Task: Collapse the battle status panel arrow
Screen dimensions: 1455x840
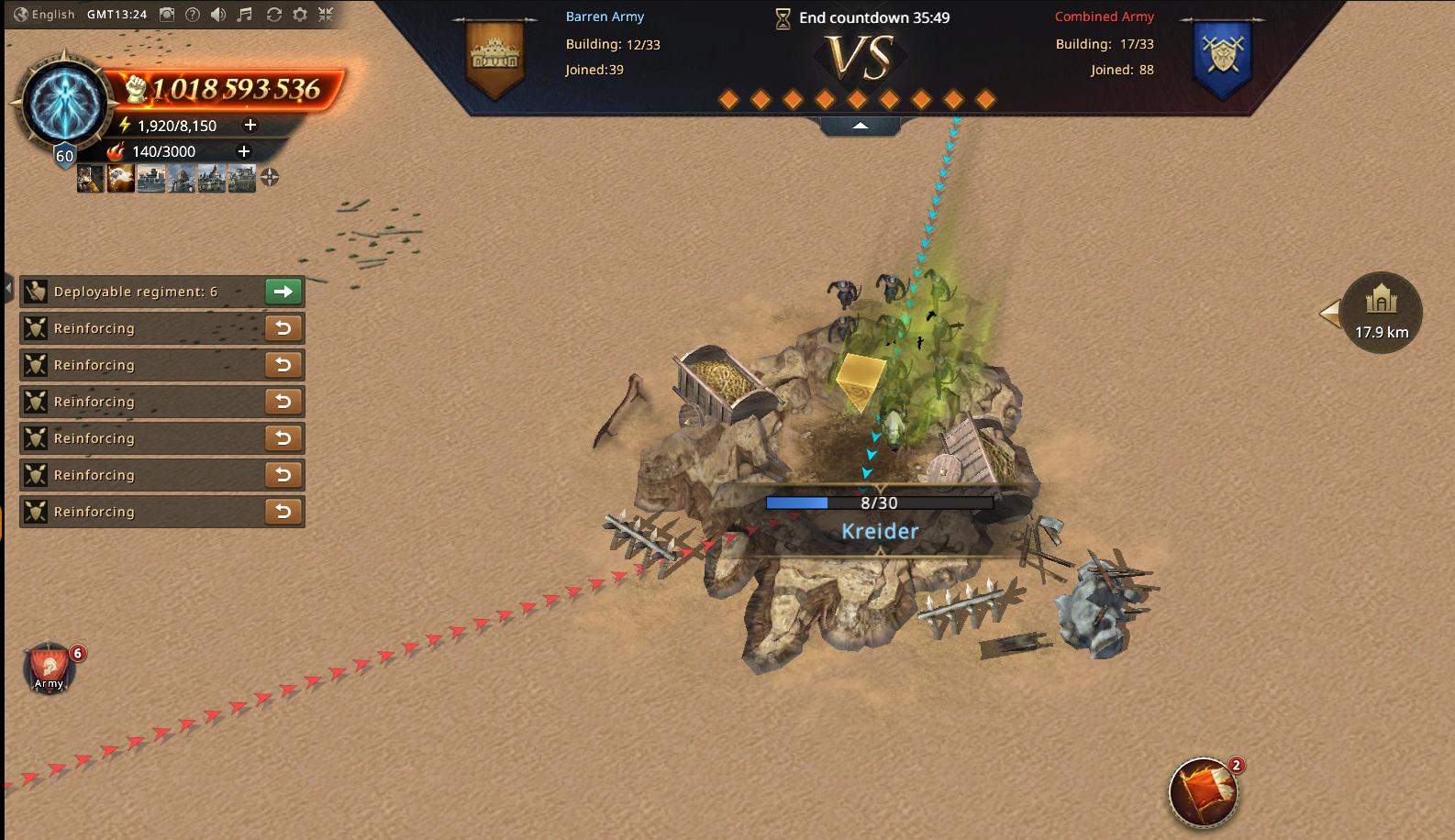Action: [x=861, y=126]
